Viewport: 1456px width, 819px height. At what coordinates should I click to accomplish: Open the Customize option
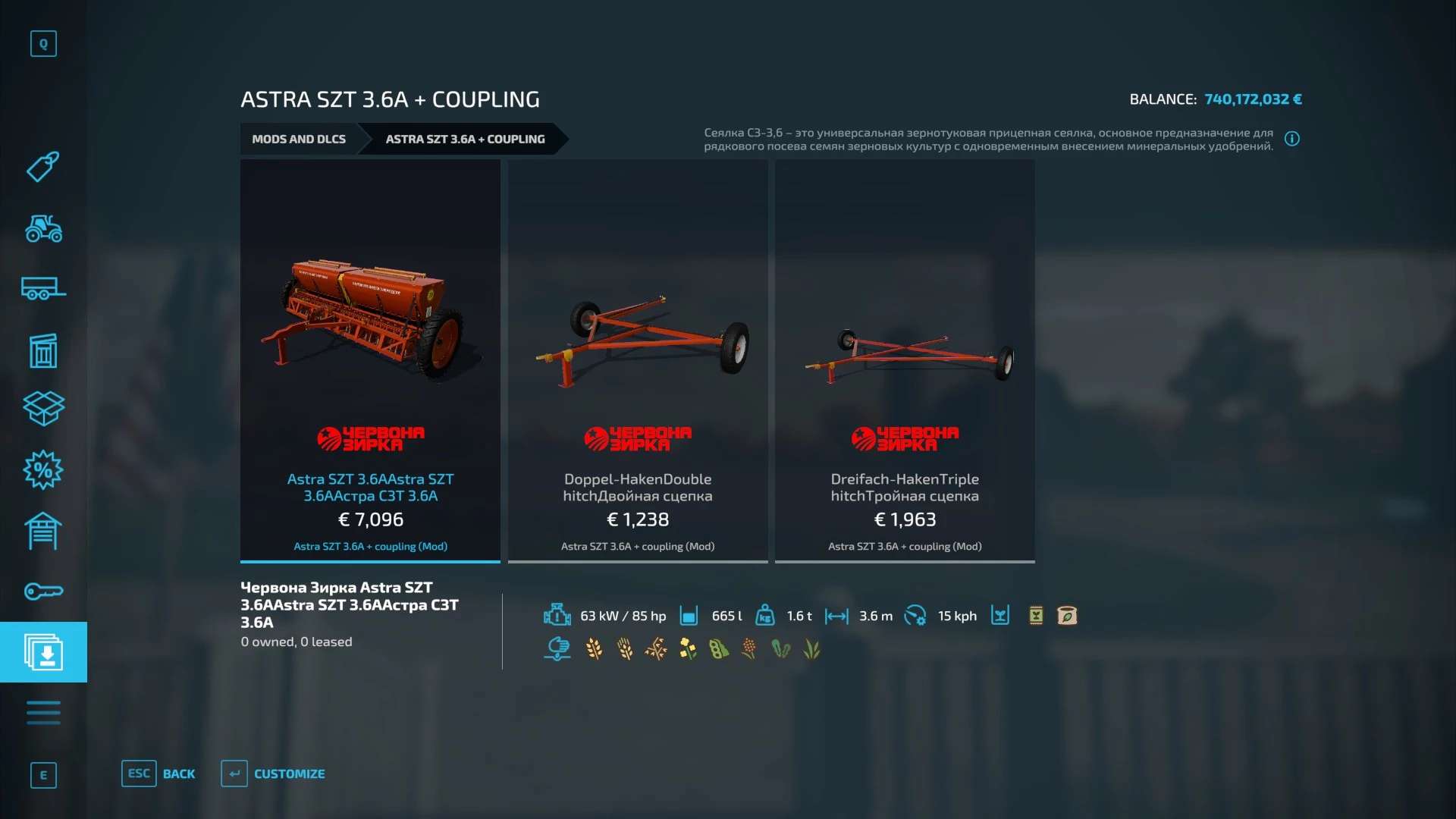point(289,773)
